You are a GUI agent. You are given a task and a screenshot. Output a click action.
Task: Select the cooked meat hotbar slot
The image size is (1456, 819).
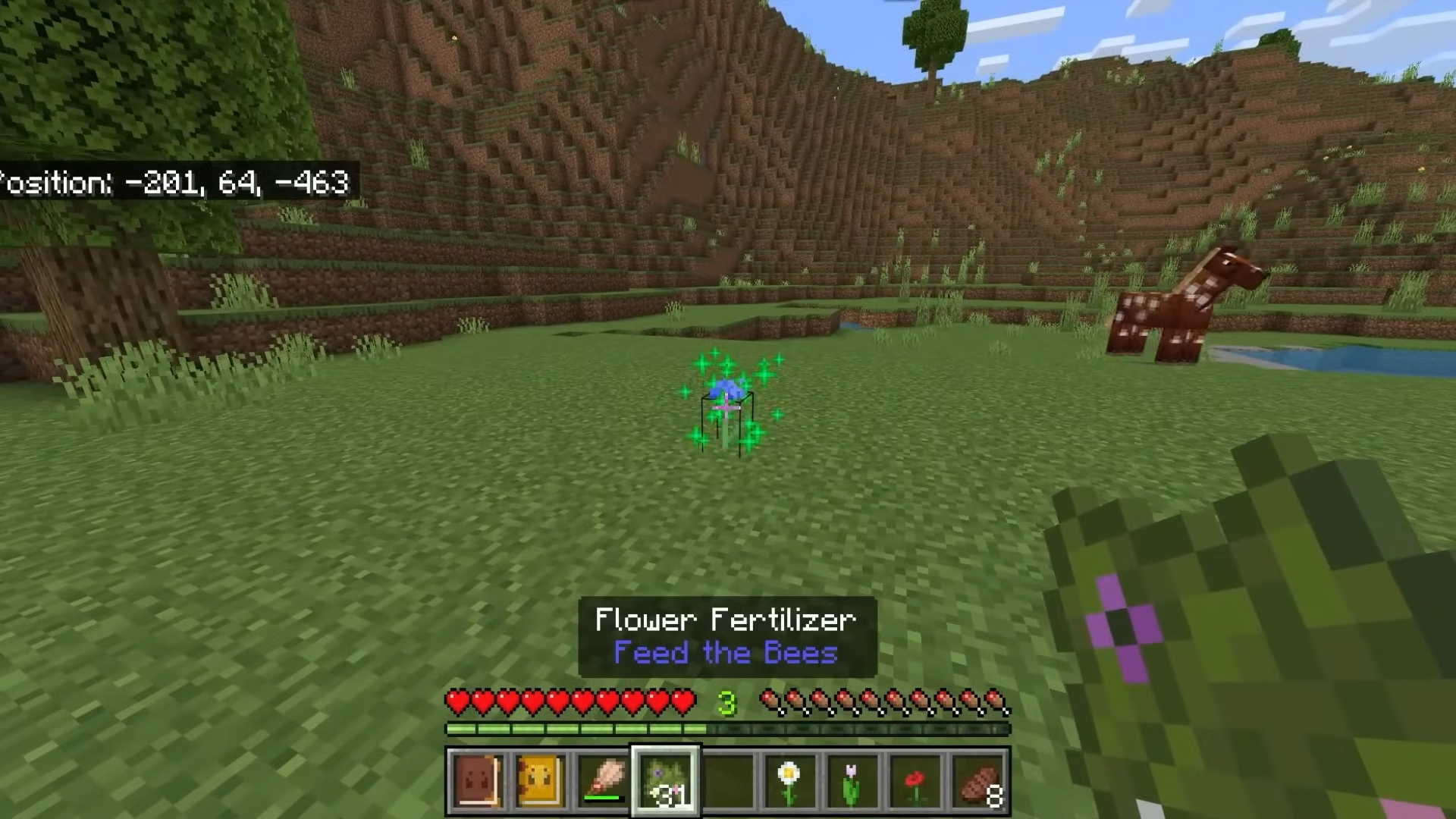pos(978,781)
